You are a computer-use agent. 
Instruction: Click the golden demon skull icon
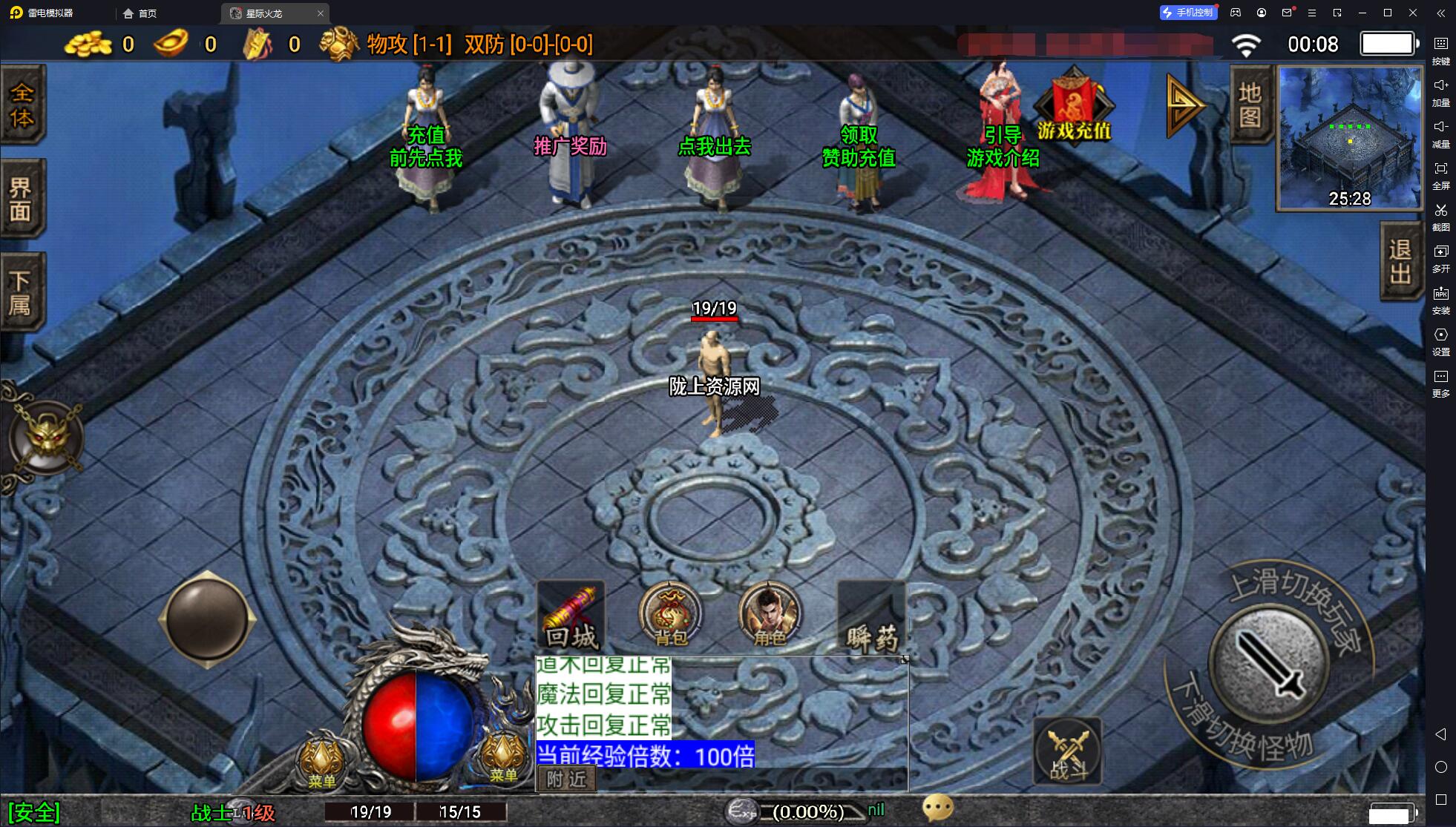coord(46,438)
